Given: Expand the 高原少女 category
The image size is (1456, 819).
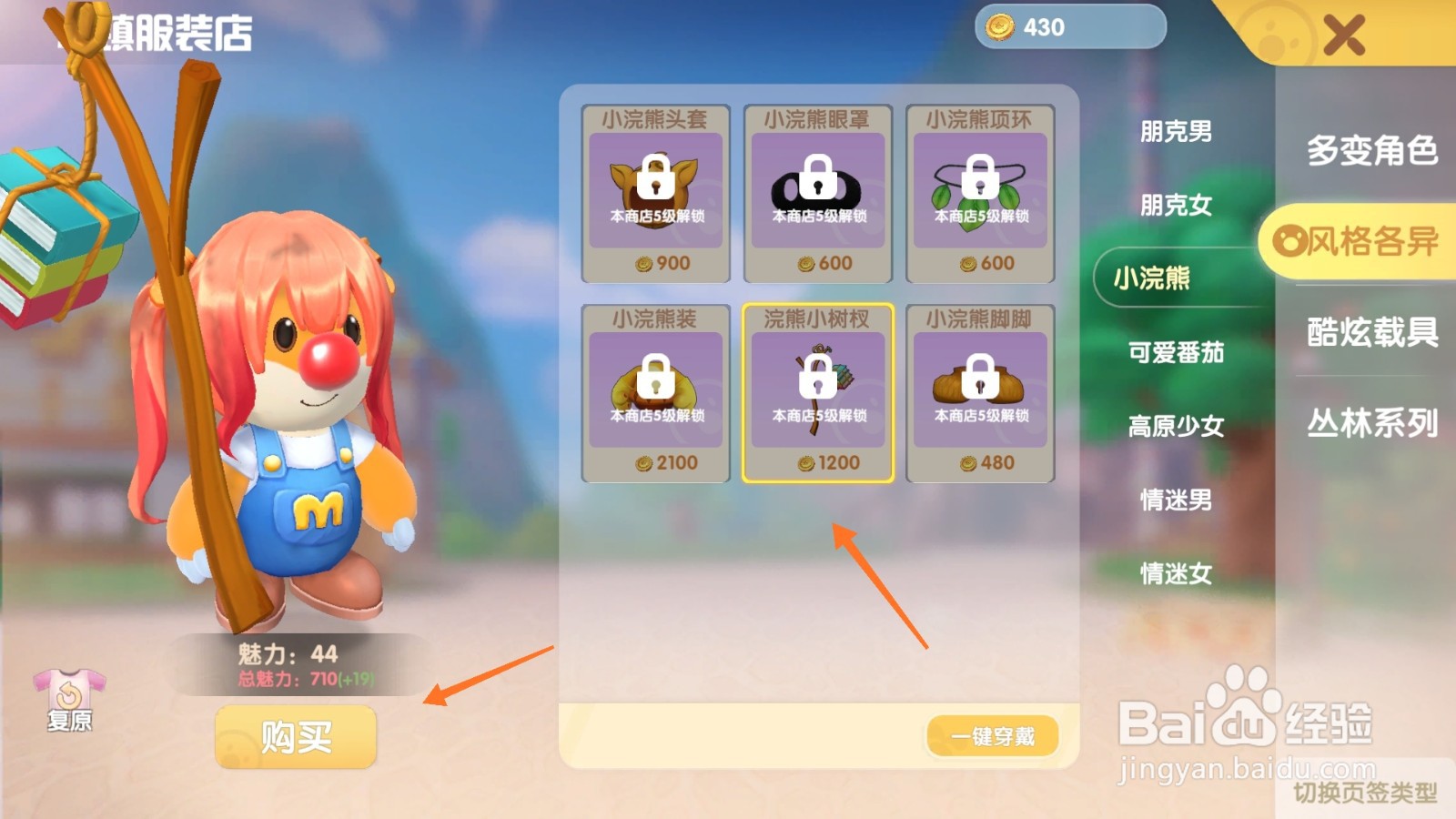Looking at the screenshot, I should click(1176, 426).
